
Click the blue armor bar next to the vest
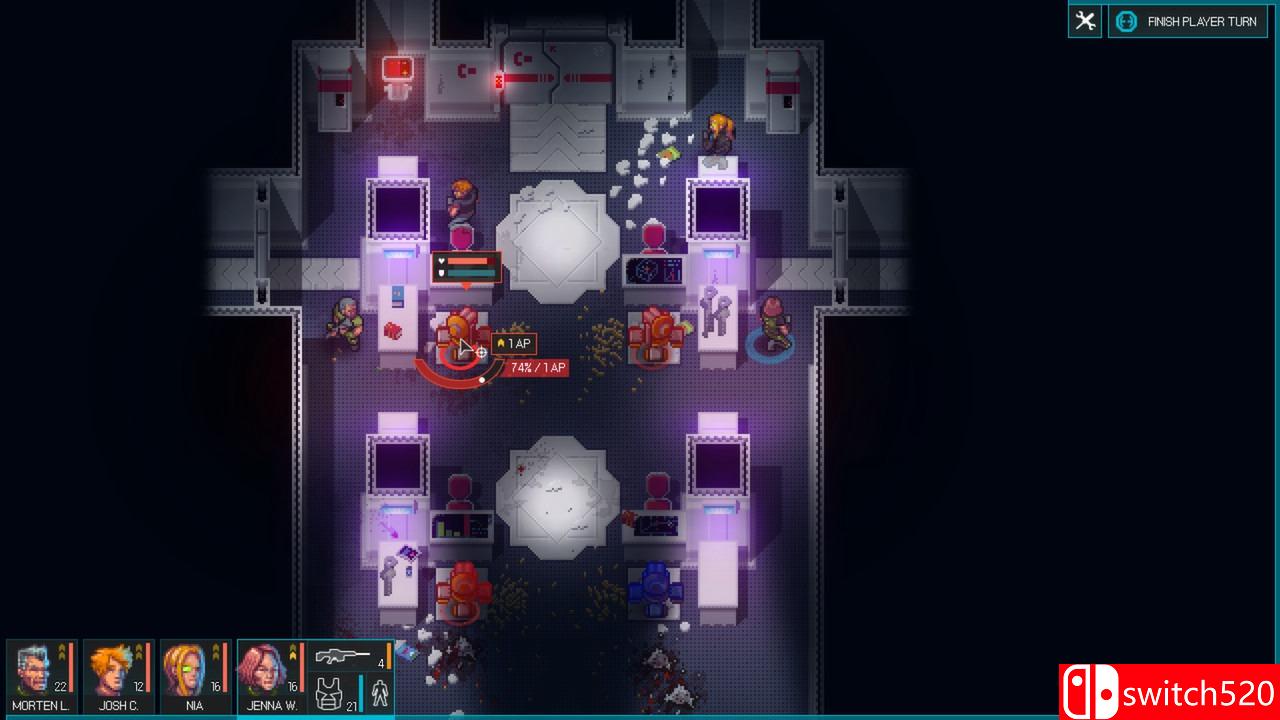pyautogui.click(x=361, y=692)
